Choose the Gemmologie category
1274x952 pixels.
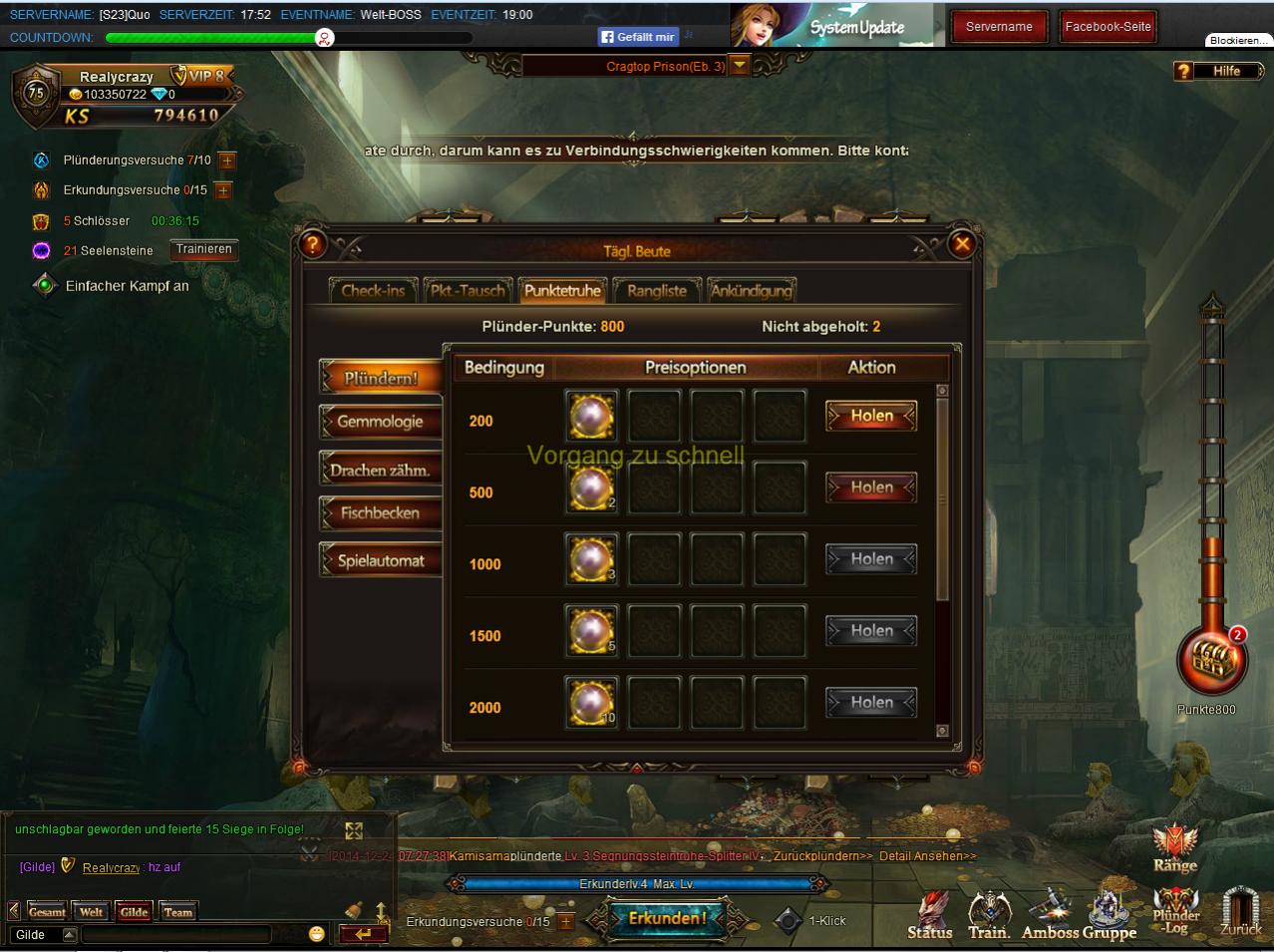[x=380, y=422]
